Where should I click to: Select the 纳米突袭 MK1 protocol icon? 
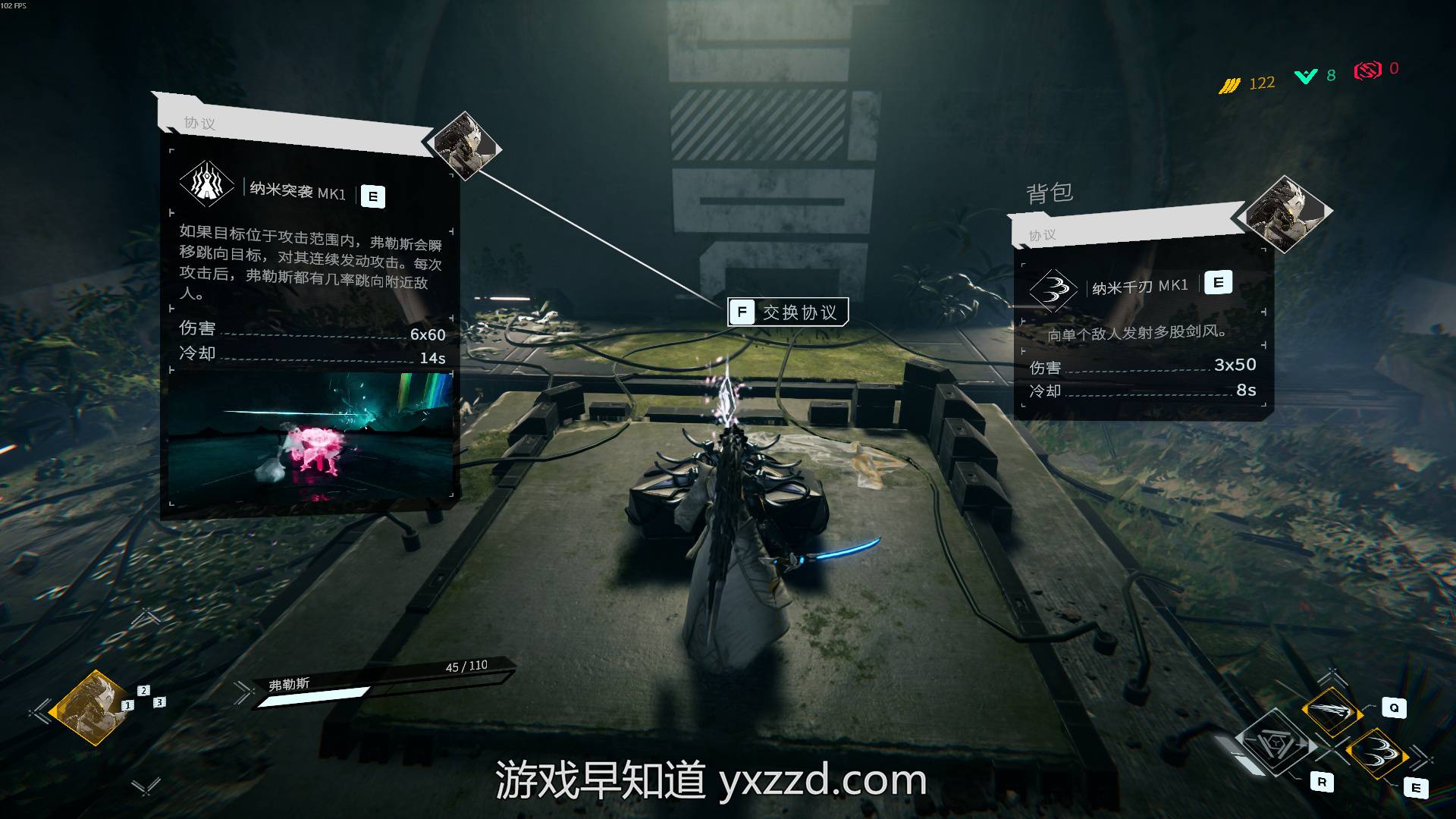[206, 184]
